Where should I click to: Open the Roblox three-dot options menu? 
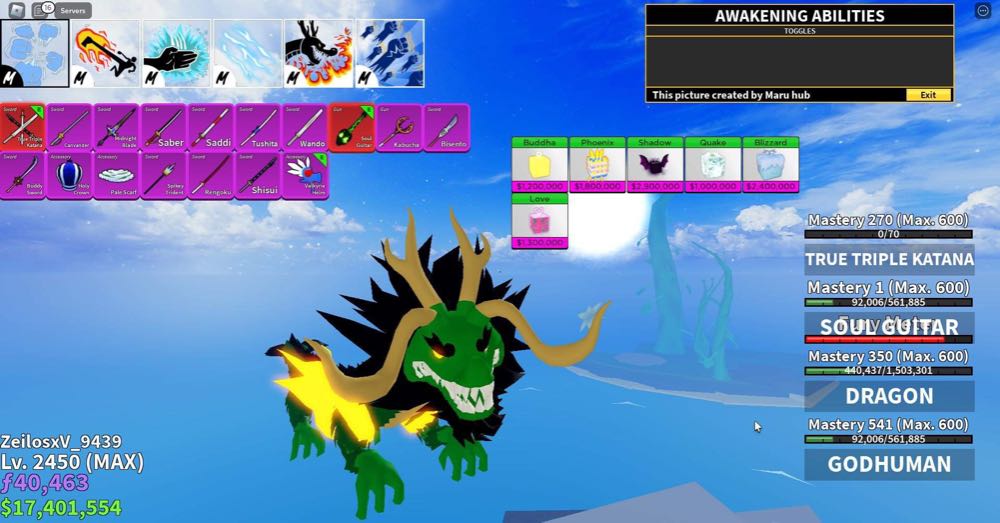981,11
